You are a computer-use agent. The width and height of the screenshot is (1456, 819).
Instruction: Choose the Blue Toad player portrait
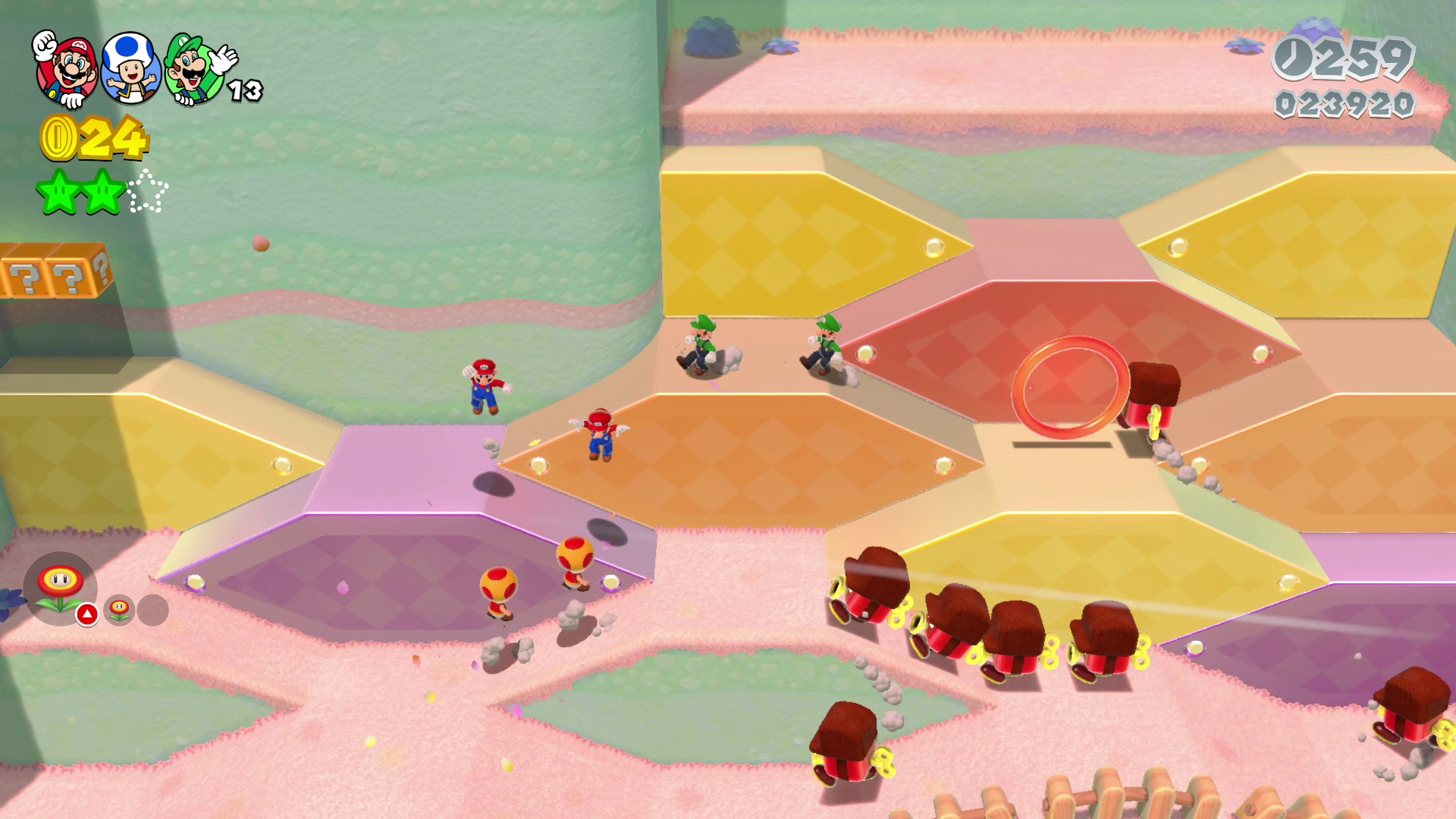130,68
